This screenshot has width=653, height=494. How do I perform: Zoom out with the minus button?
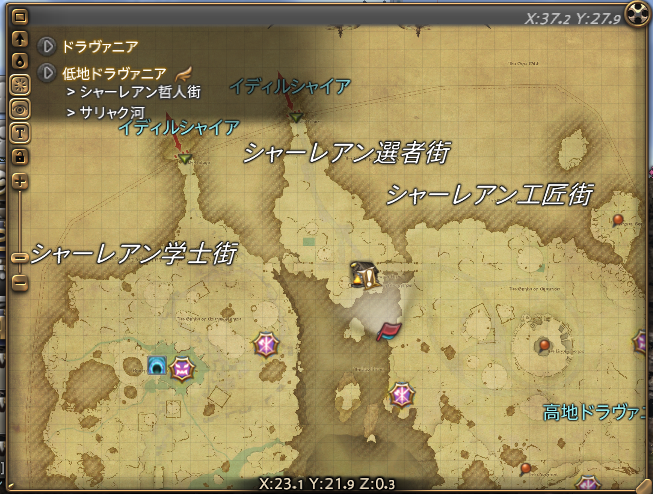[x=19, y=283]
